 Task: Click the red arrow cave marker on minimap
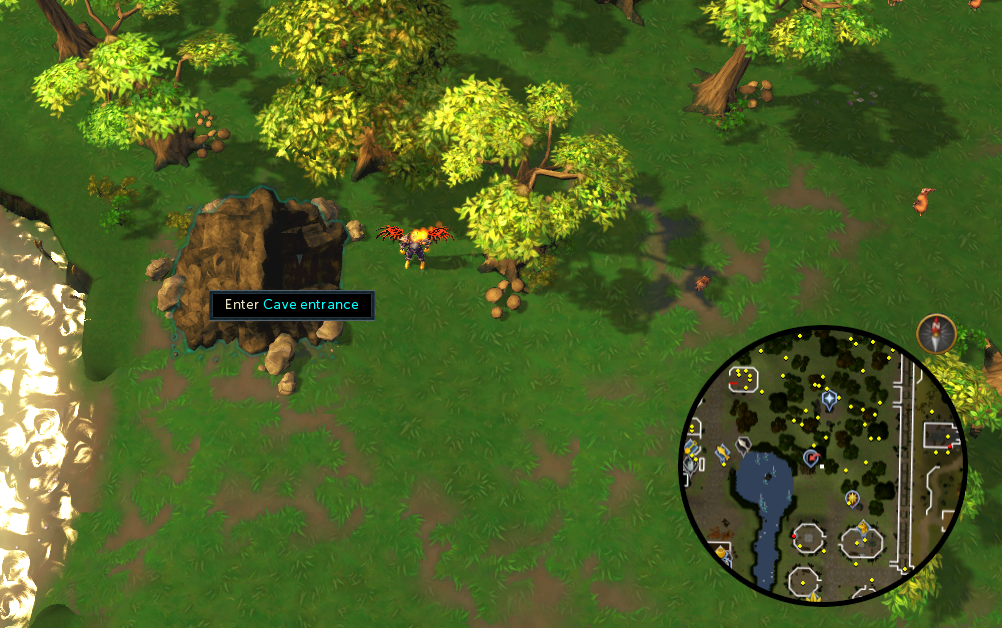pos(811,458)
